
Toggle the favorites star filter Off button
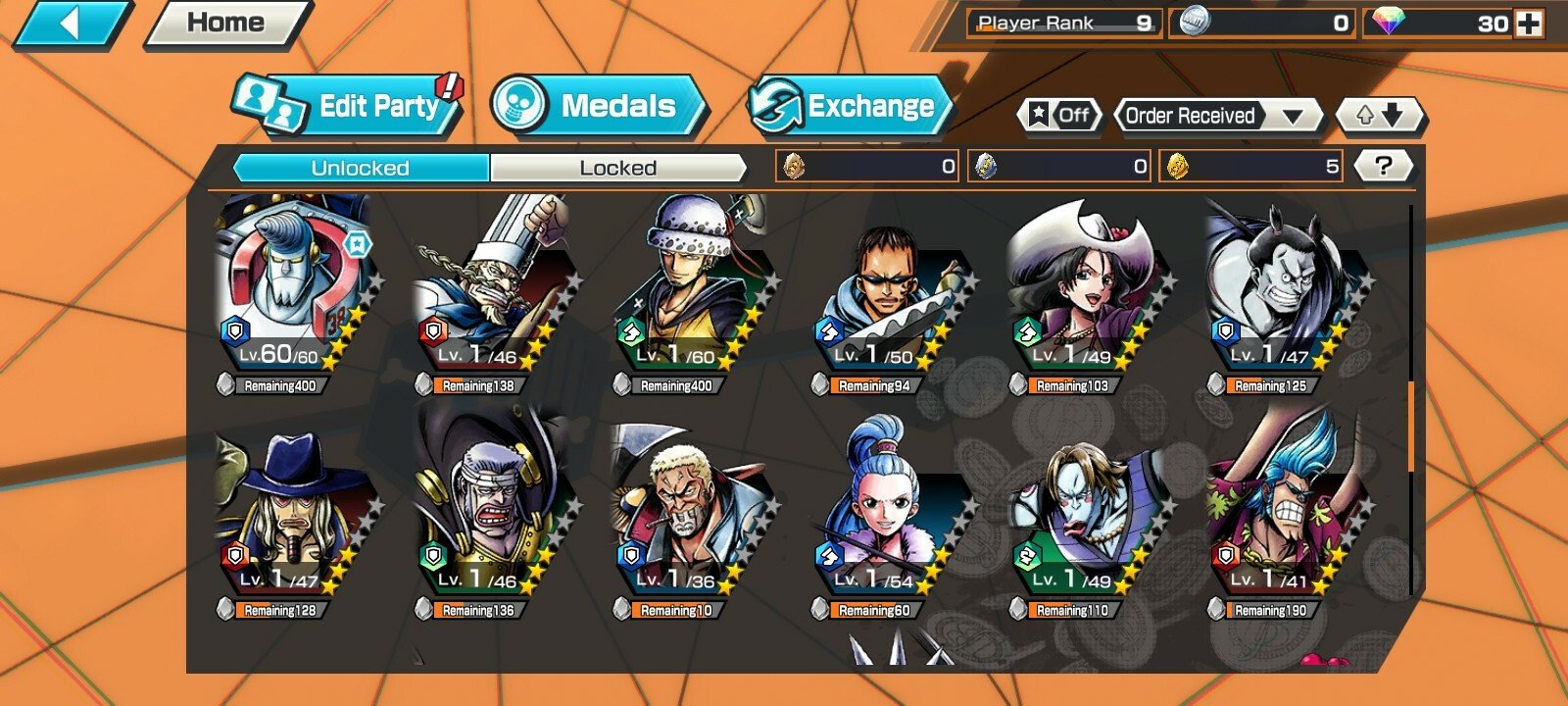[1059, 116]
